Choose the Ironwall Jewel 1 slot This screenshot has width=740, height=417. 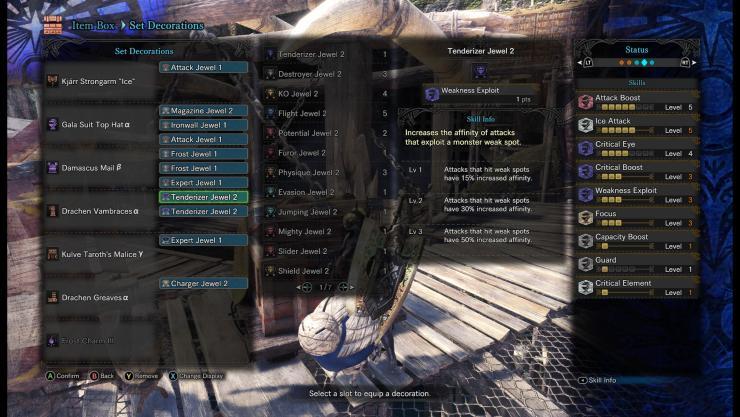(204, 125)
